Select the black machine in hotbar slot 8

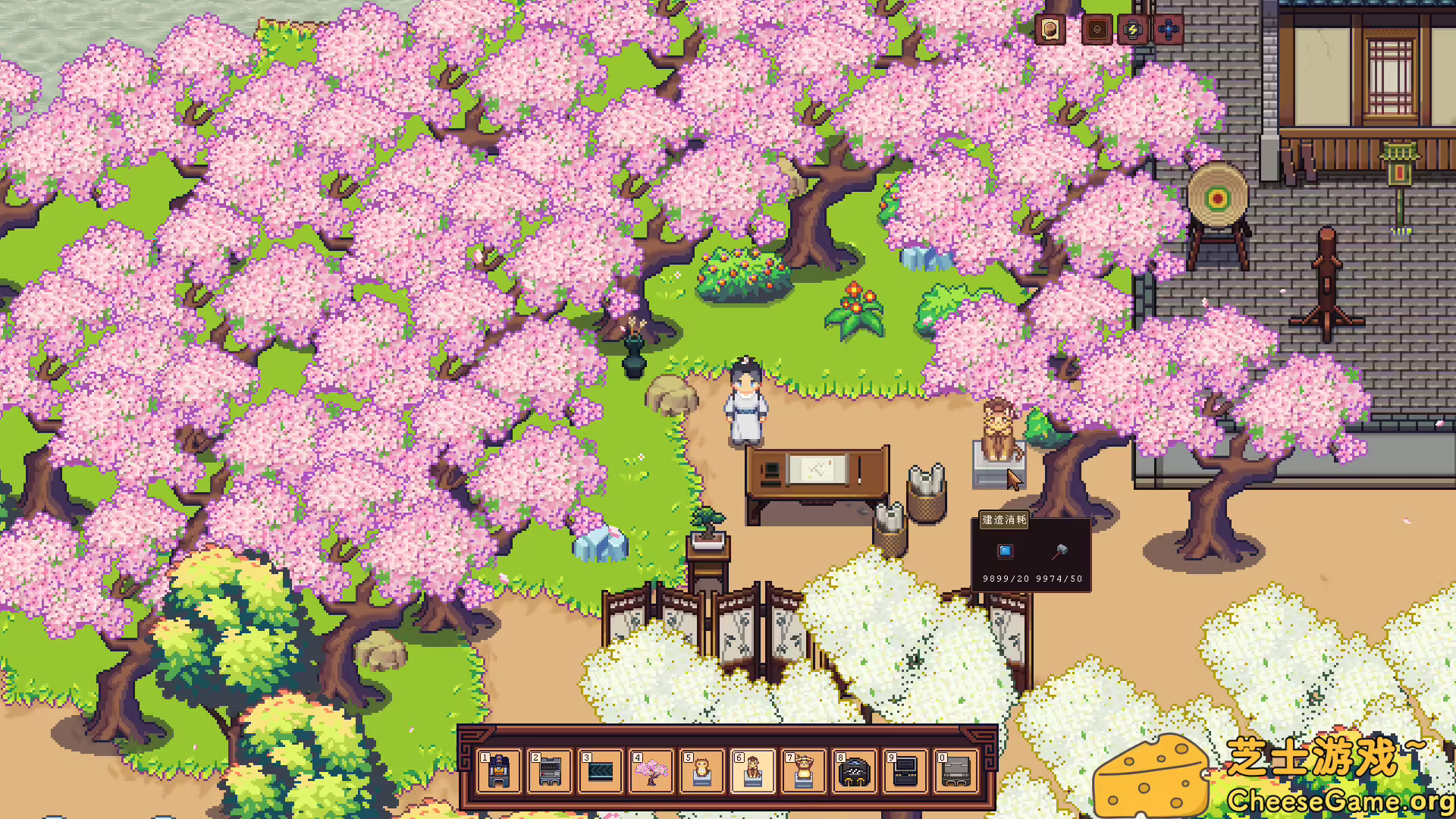click(x=854, y=773)
